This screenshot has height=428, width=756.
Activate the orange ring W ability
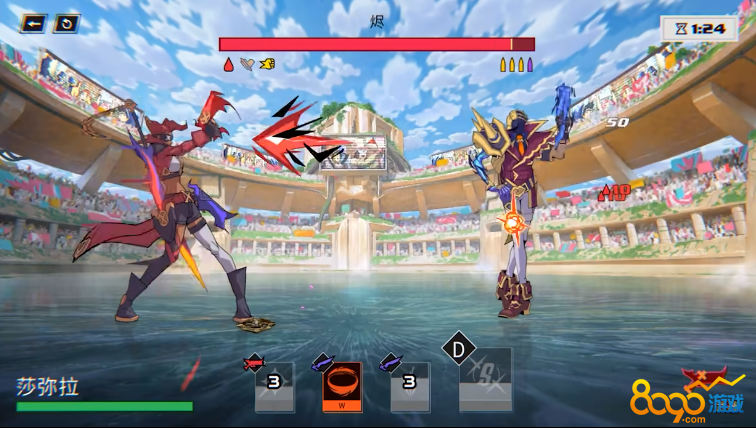[342, 387]
